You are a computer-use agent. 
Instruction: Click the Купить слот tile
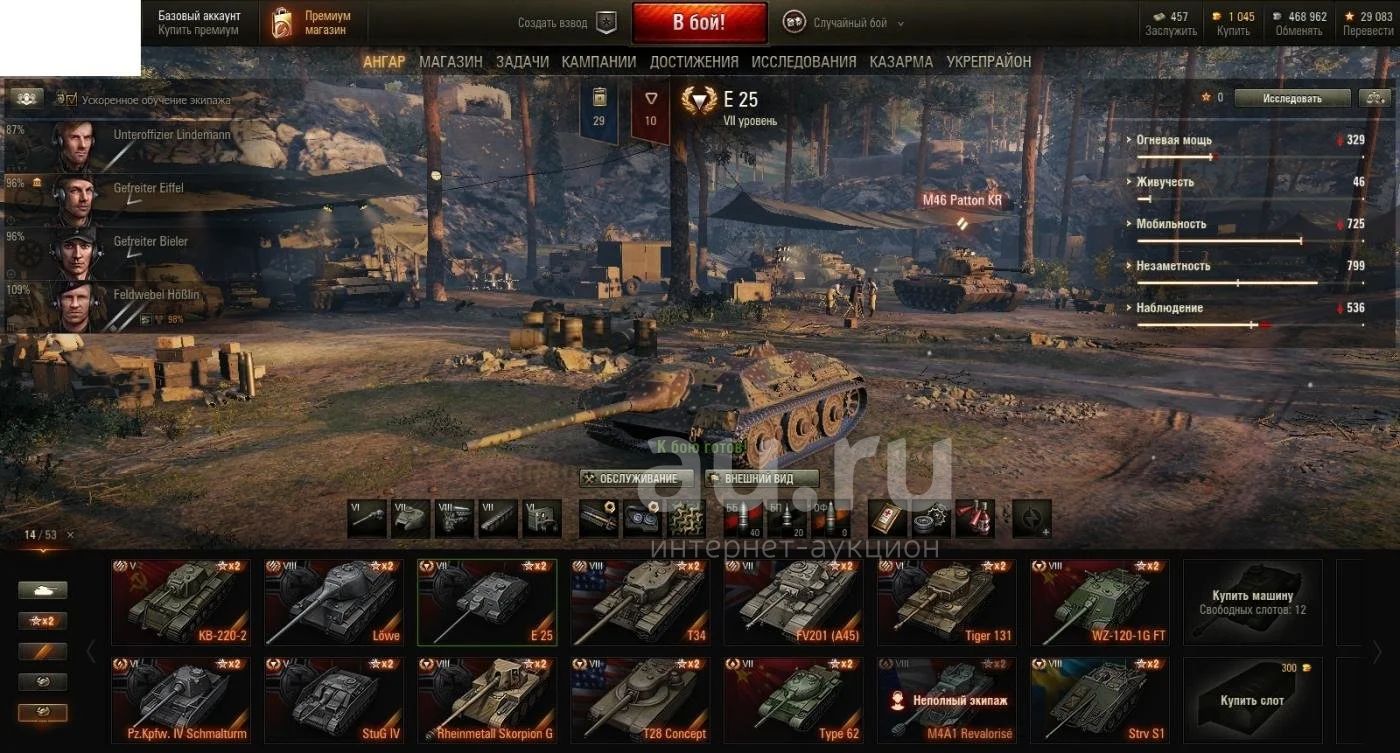tap(1252, 700)
